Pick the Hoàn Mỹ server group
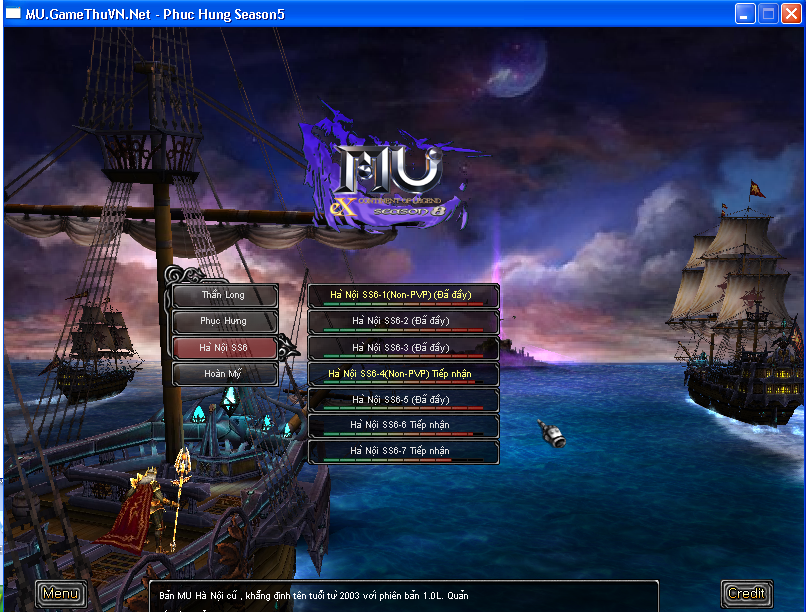The image size is (806, 612). tap(223, 374)
